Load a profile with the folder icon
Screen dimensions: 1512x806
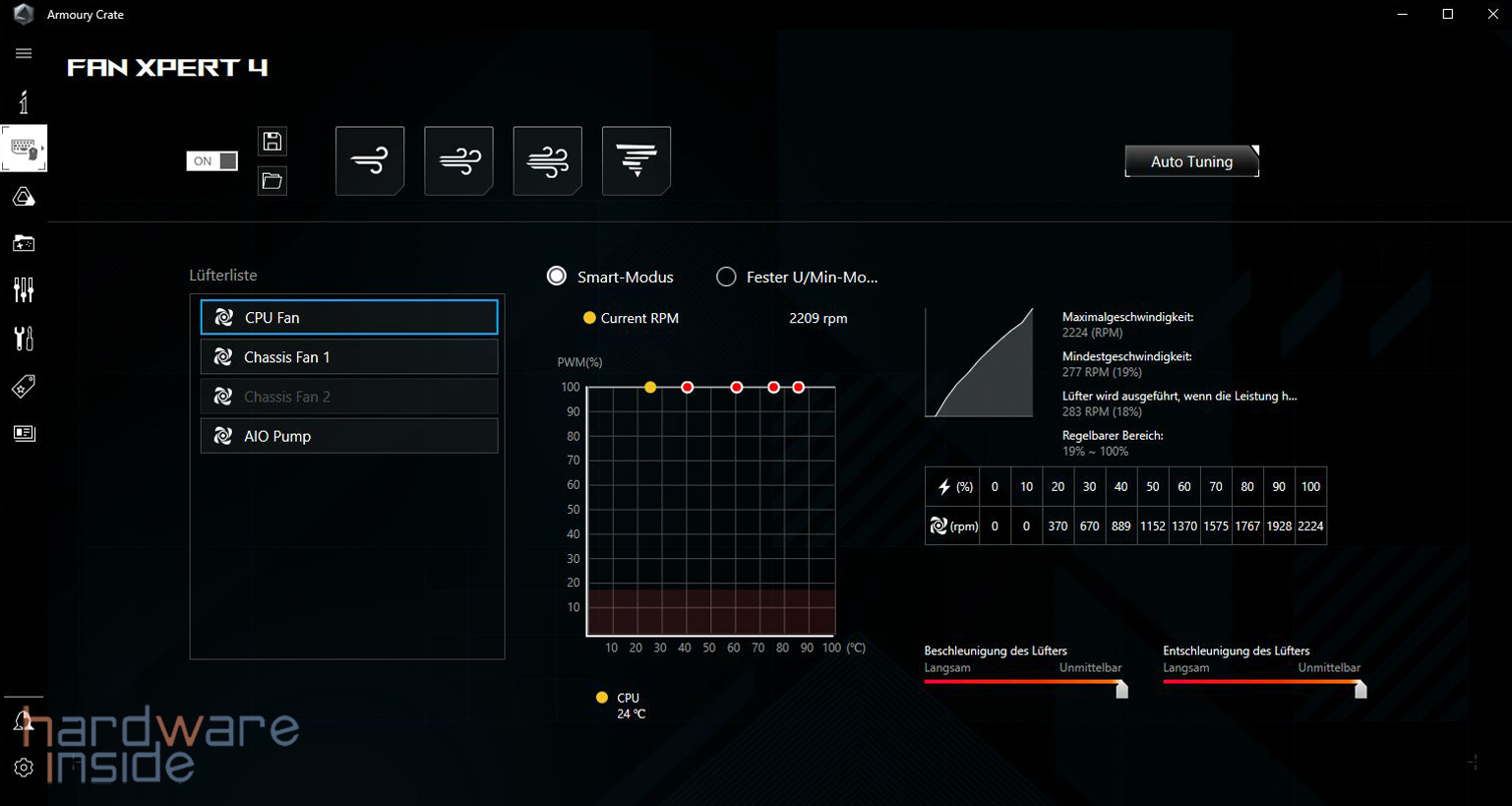pos(272,181)
